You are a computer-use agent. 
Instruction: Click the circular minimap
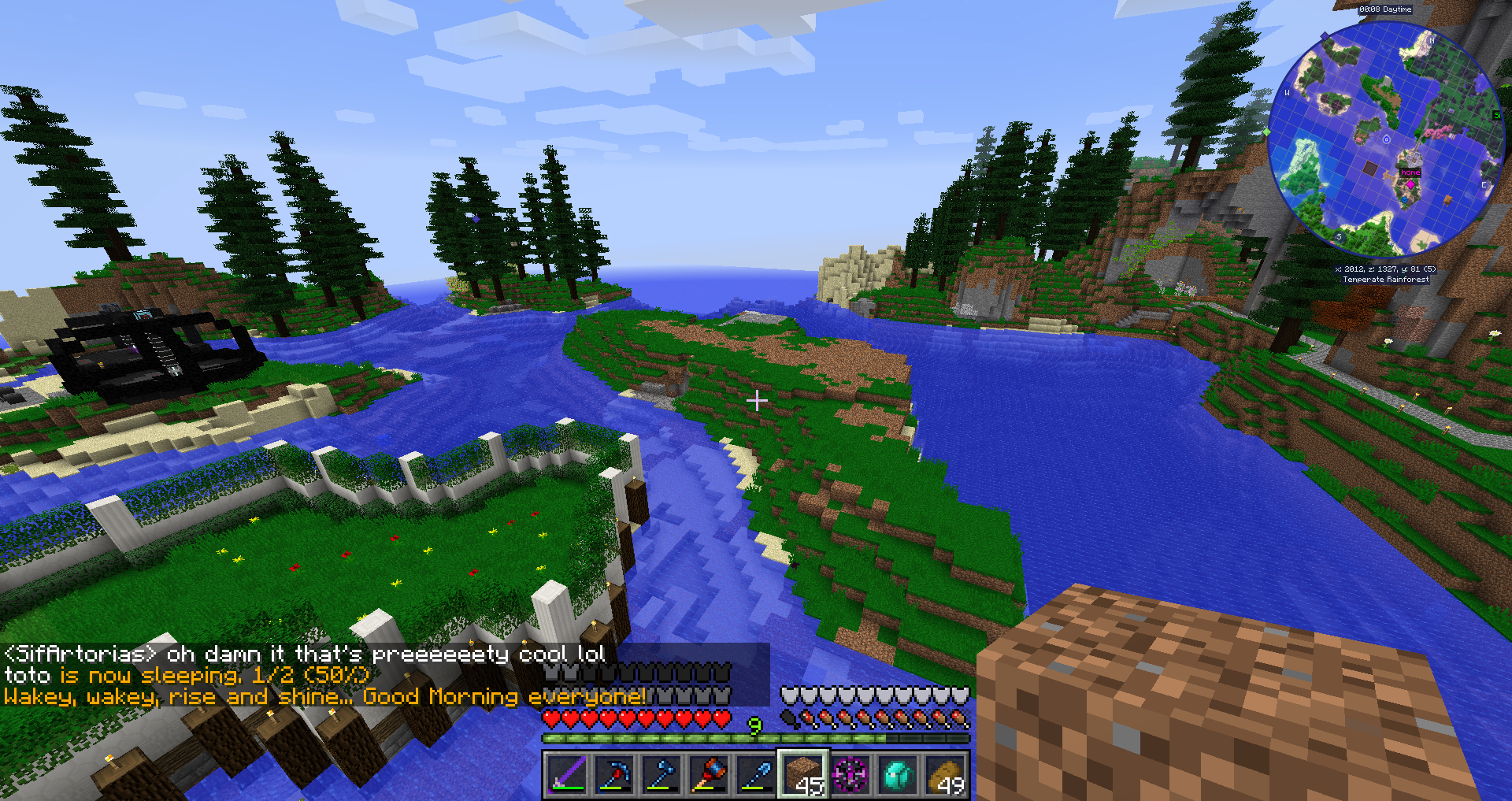pyautogui.click(x=1385, y=139)
